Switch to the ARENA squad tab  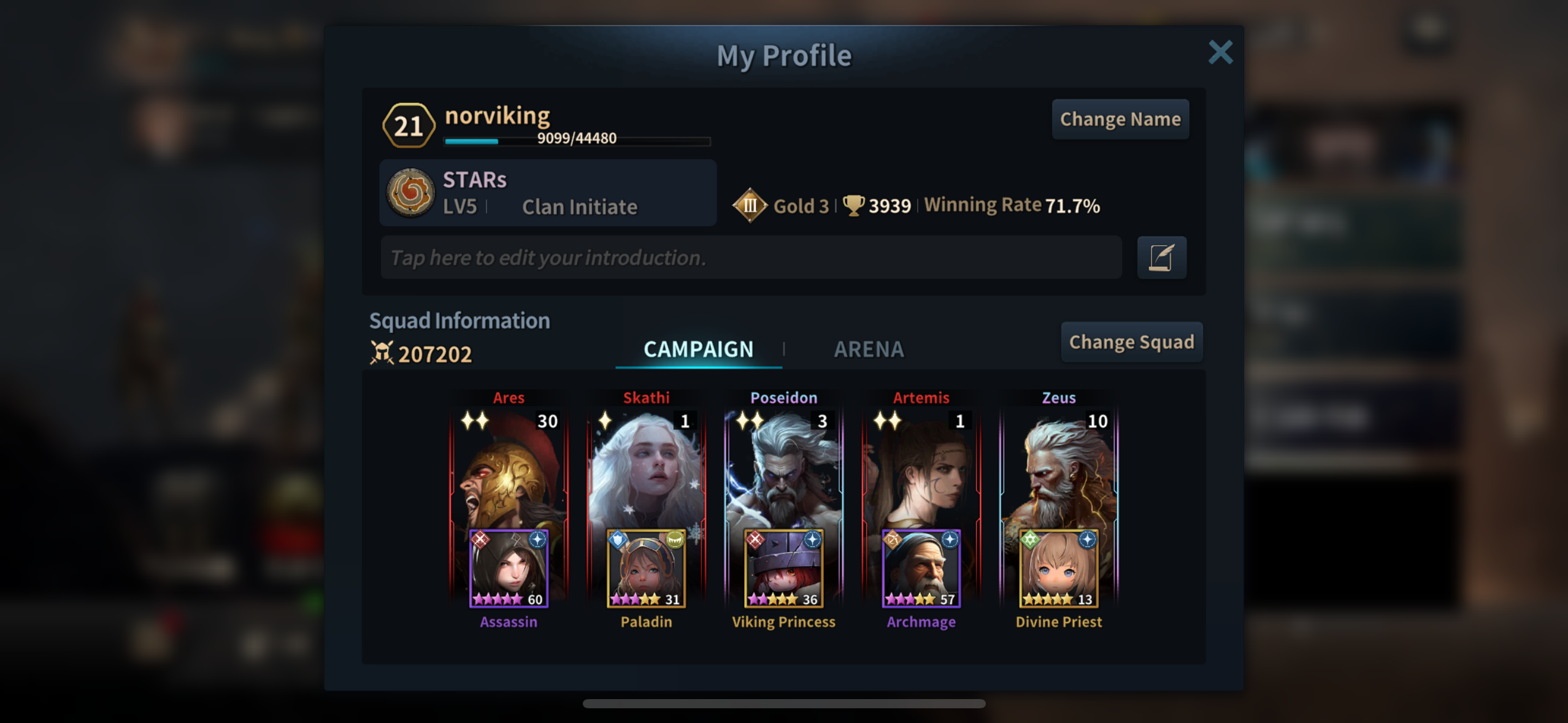click(868, 350)
